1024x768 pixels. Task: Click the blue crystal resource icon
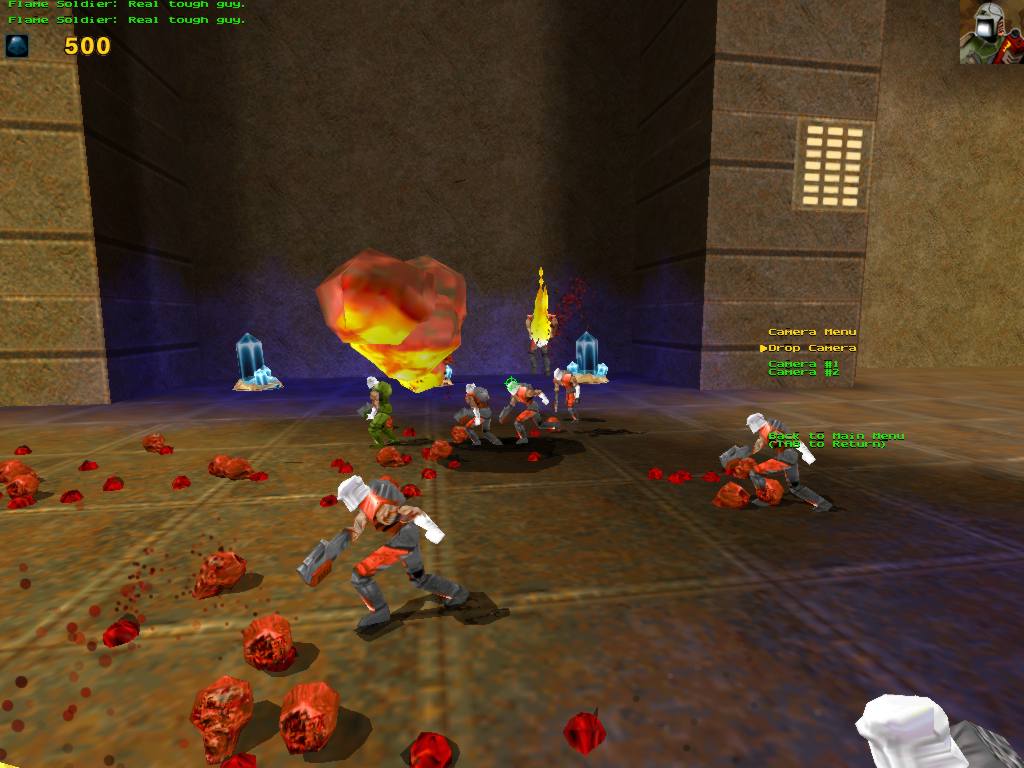coord(17,45)
